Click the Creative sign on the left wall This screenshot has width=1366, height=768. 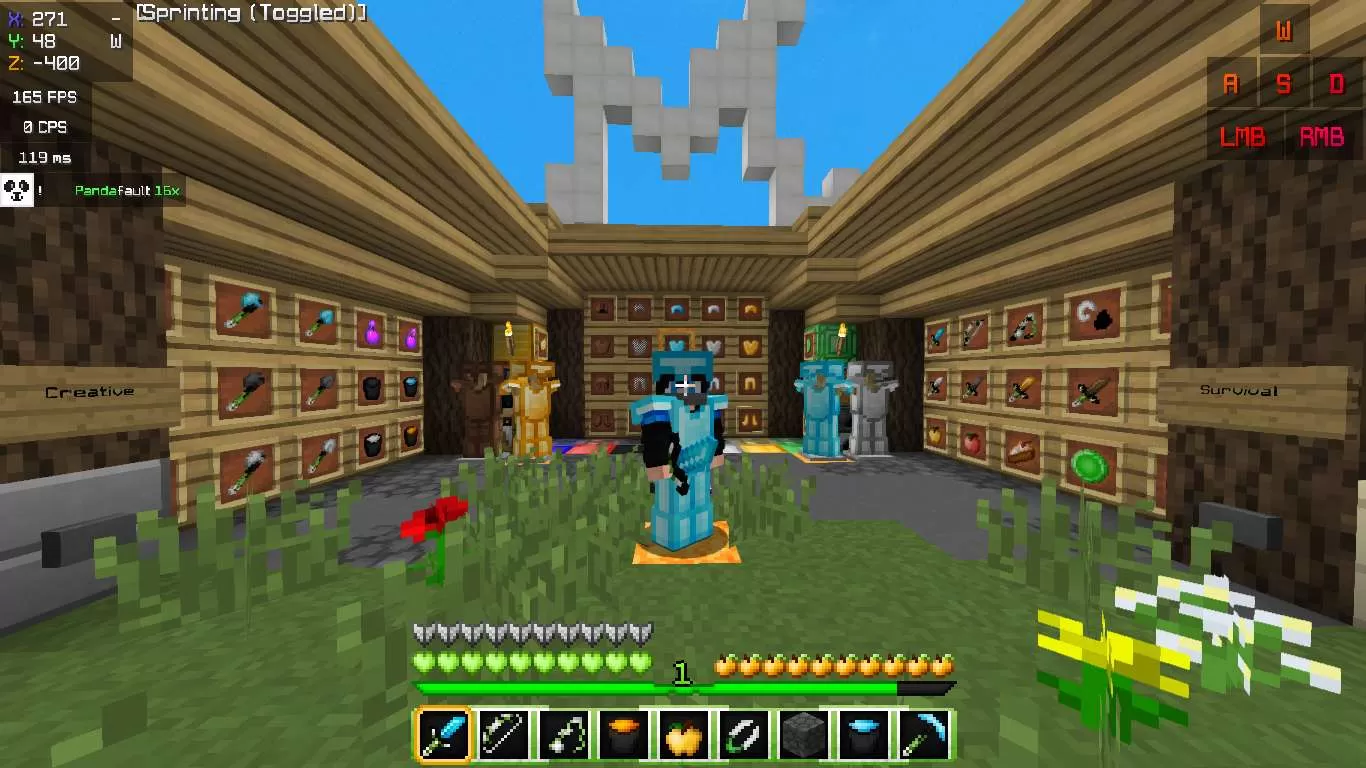click(x=88, y=391)
